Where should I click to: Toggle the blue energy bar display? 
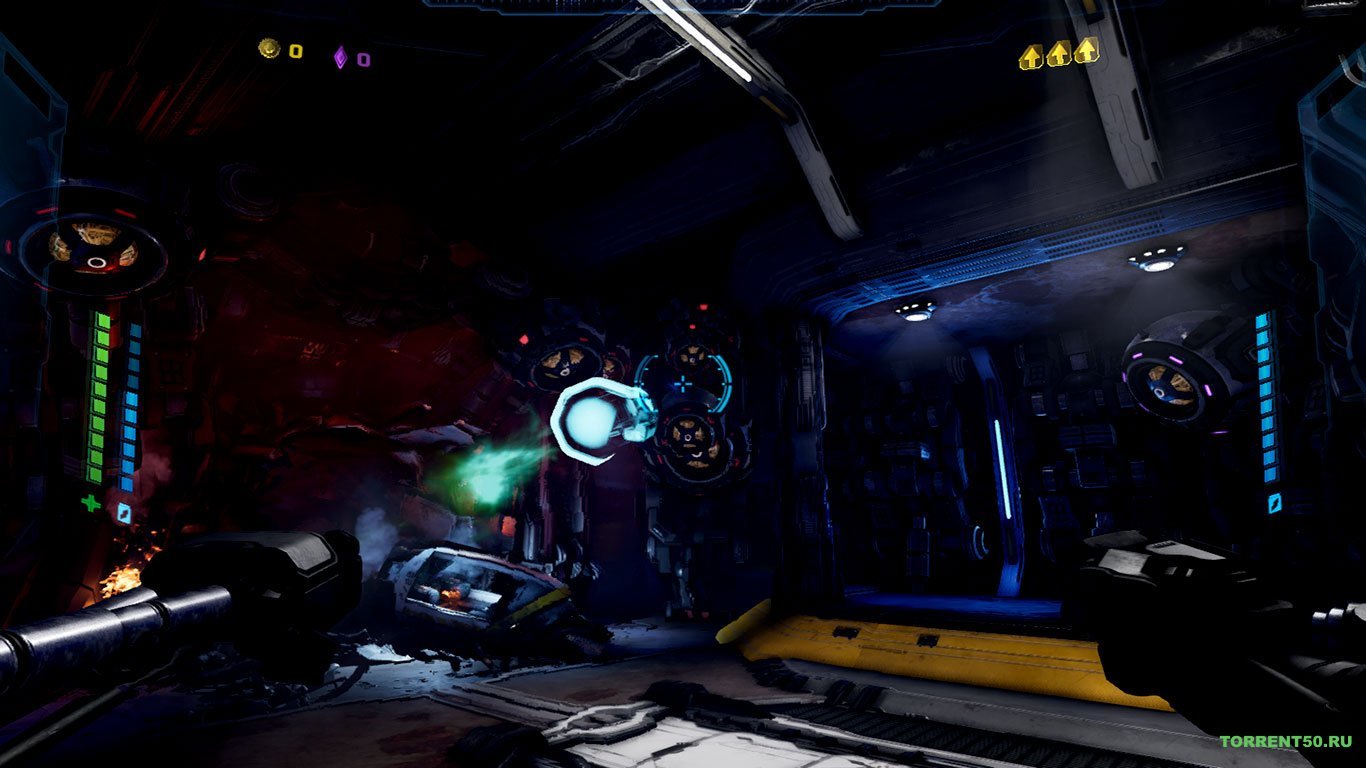[x=133, y=400]
